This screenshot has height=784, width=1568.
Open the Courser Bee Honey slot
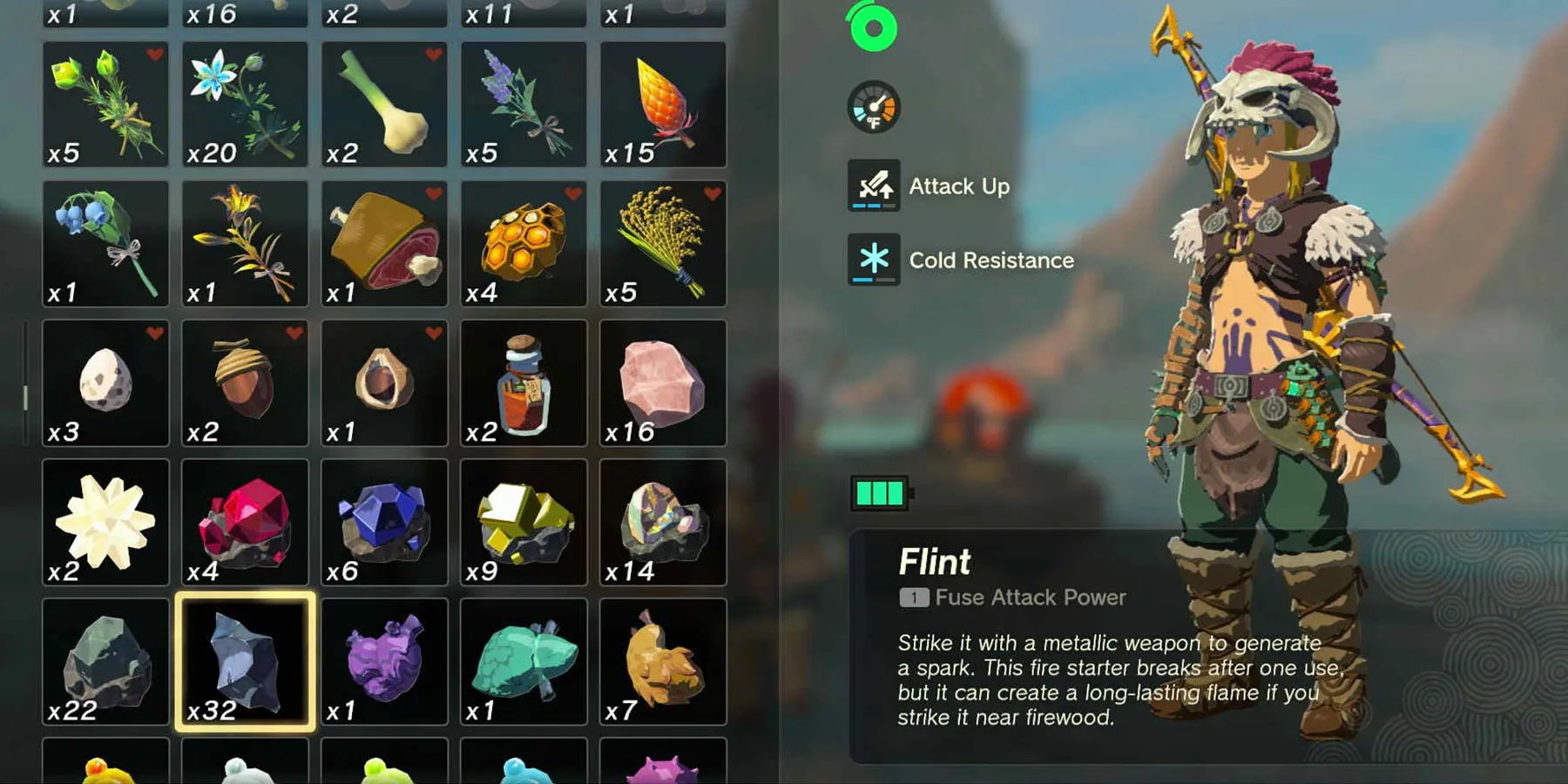[524, 244]
